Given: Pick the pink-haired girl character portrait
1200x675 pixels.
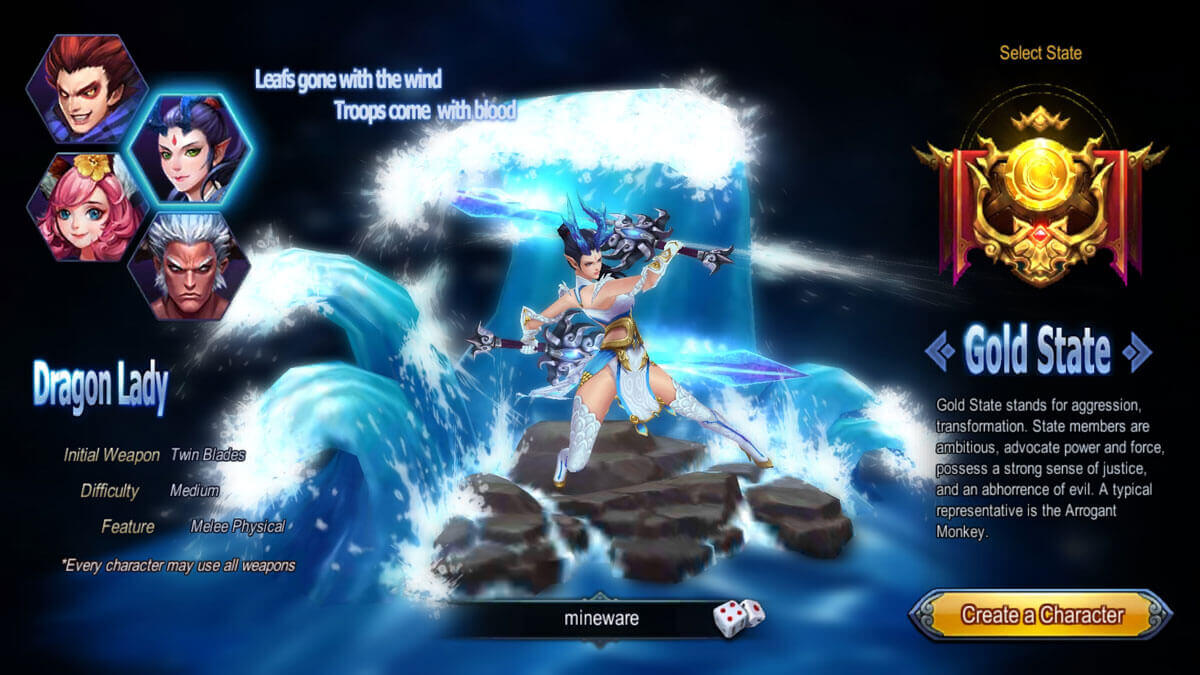Looking at the screenshot, I should point(87,208).
